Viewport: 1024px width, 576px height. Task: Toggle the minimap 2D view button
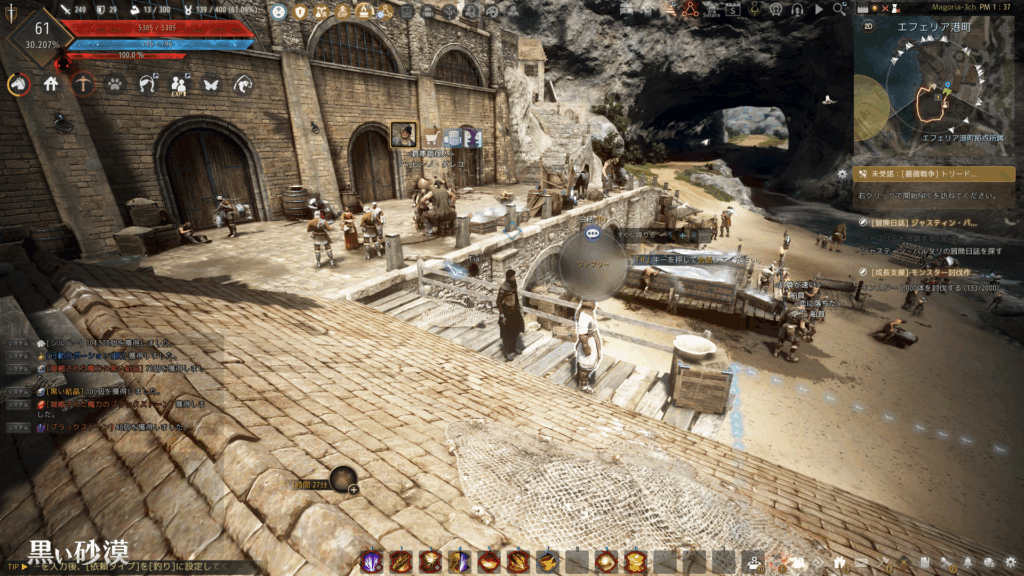pos(868,27)
